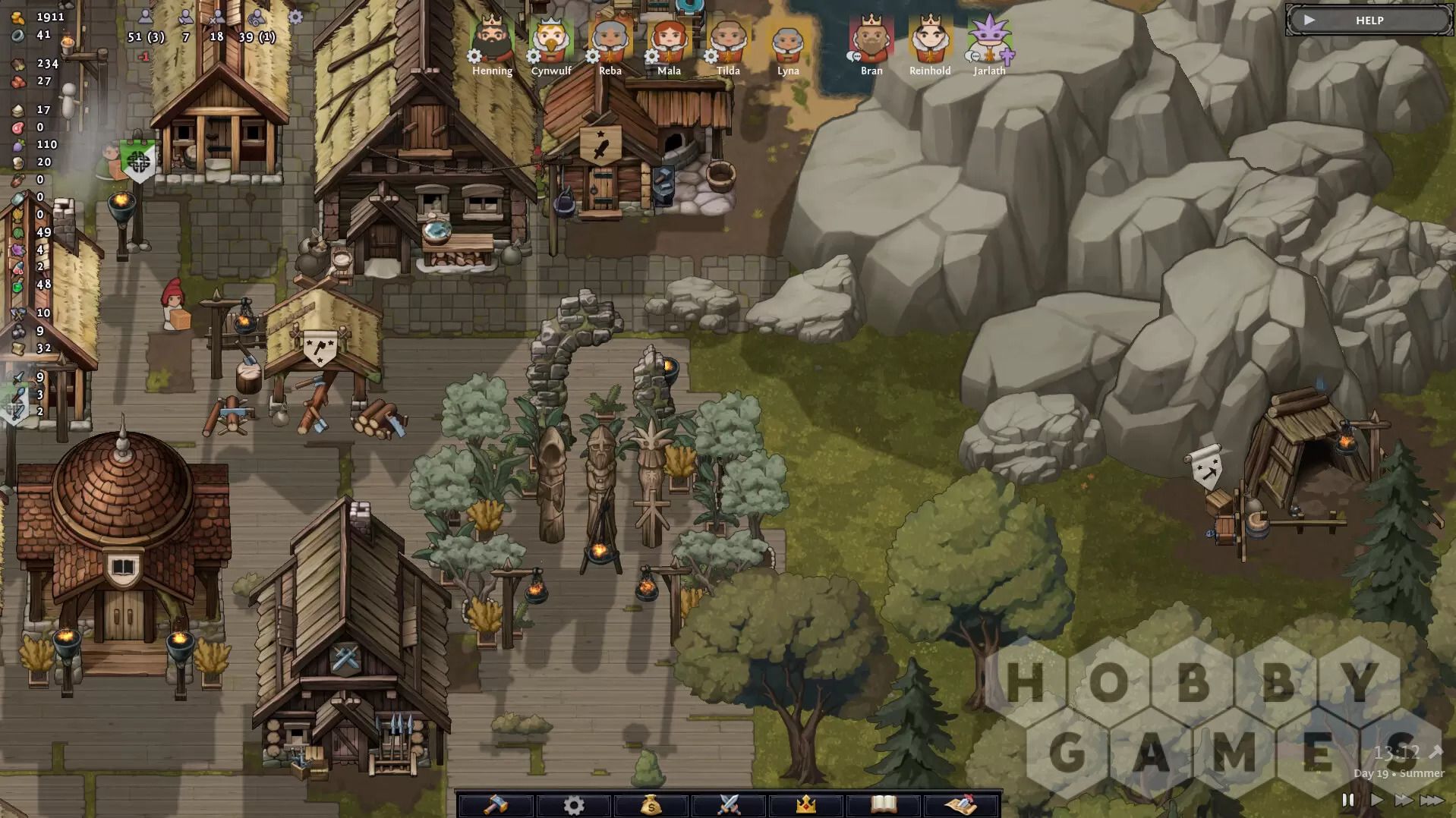Select Reba's portrait

(x=610, y=39)
